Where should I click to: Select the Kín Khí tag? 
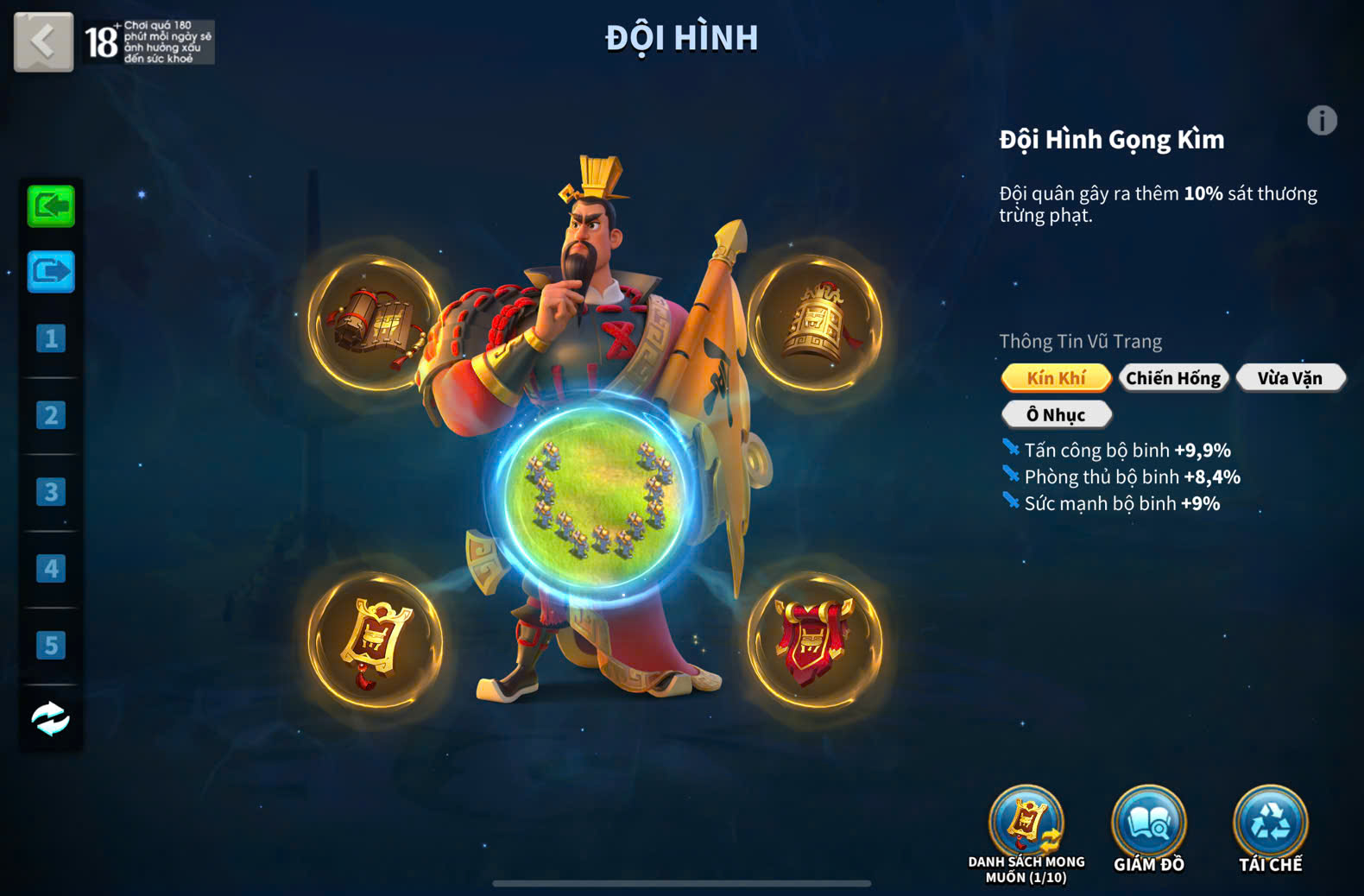[1056, 378]
